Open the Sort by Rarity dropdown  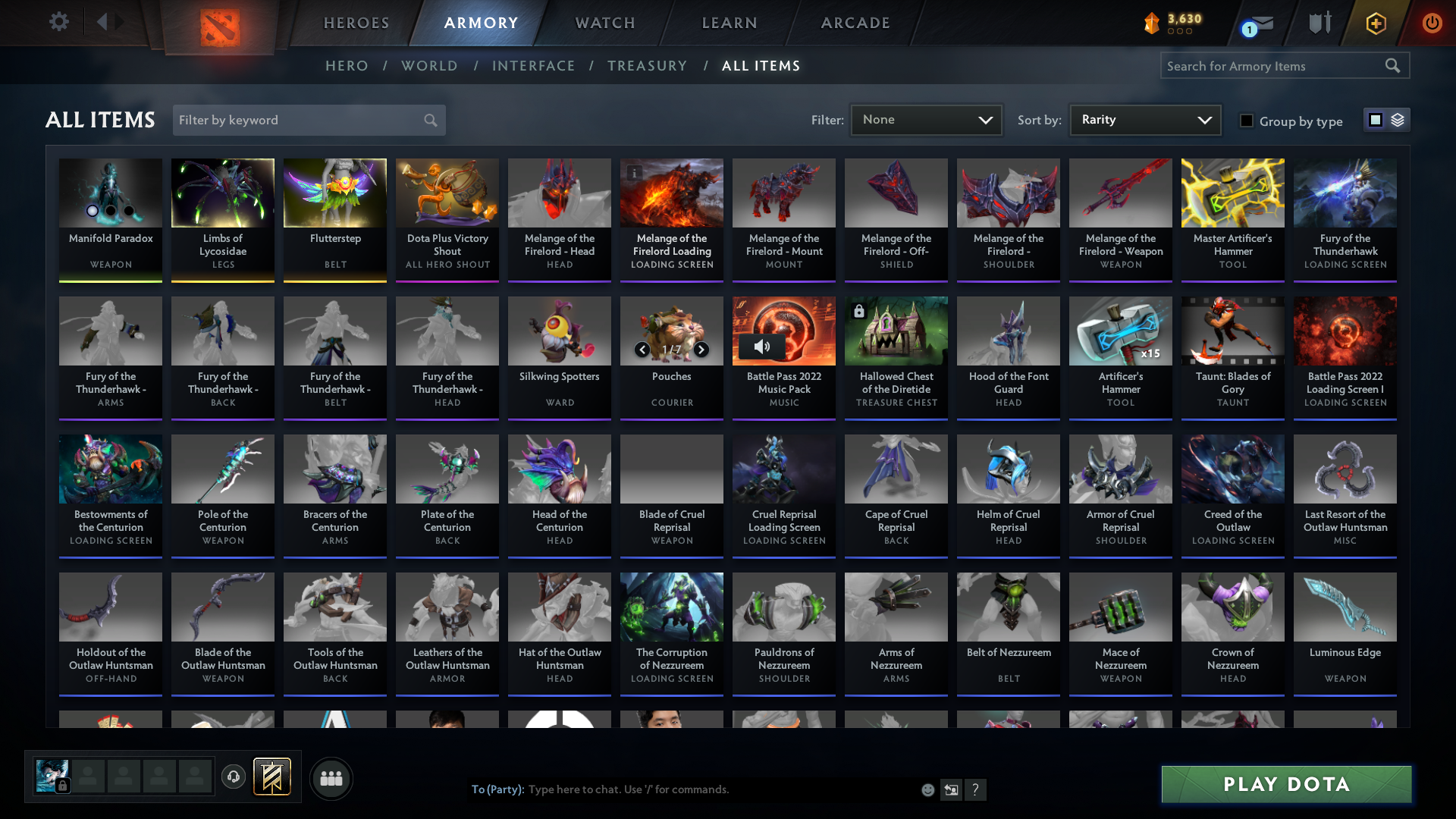pos(1144,119)
